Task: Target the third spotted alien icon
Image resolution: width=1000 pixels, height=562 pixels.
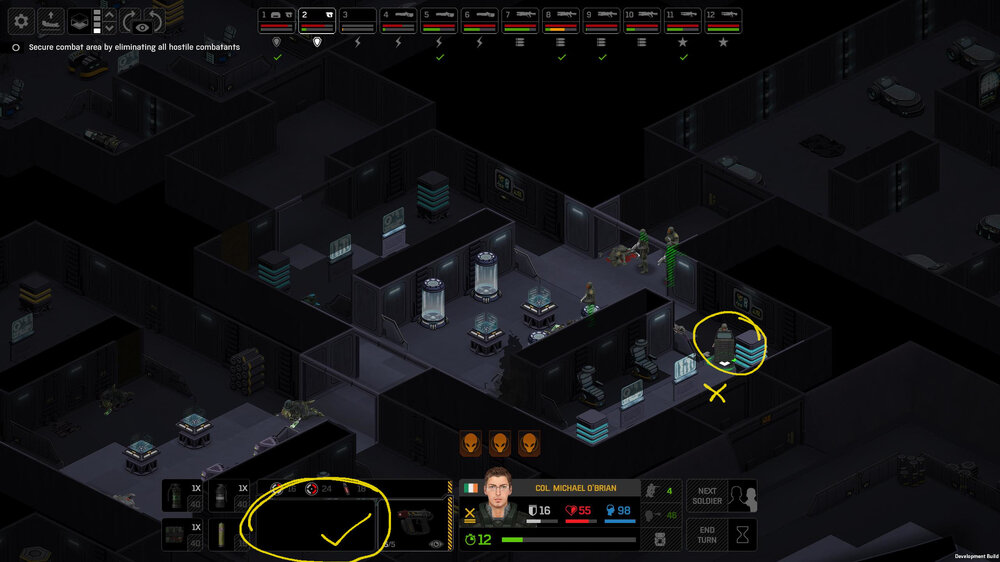Action: (x=529, y=443)
